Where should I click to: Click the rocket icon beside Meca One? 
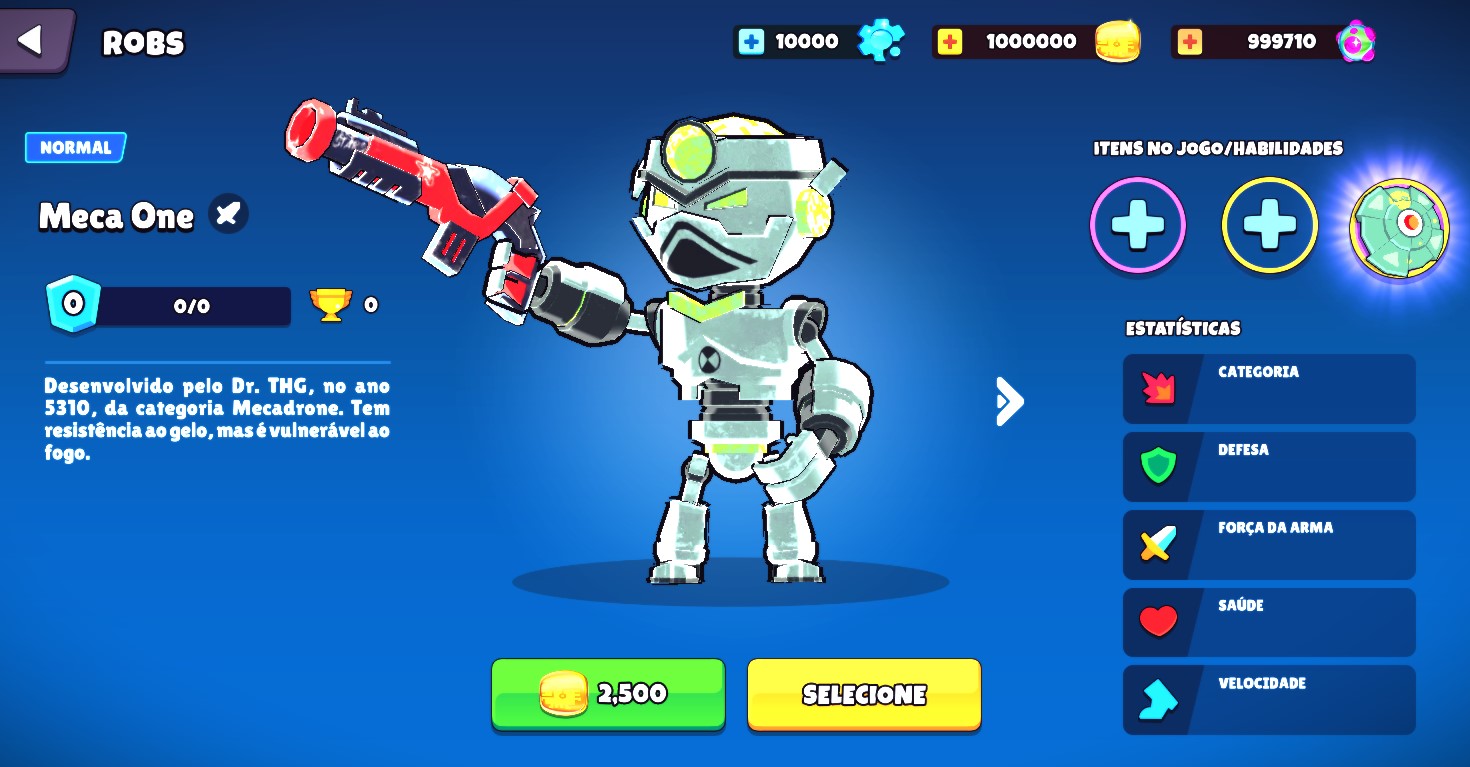click(x=228, y=213)
